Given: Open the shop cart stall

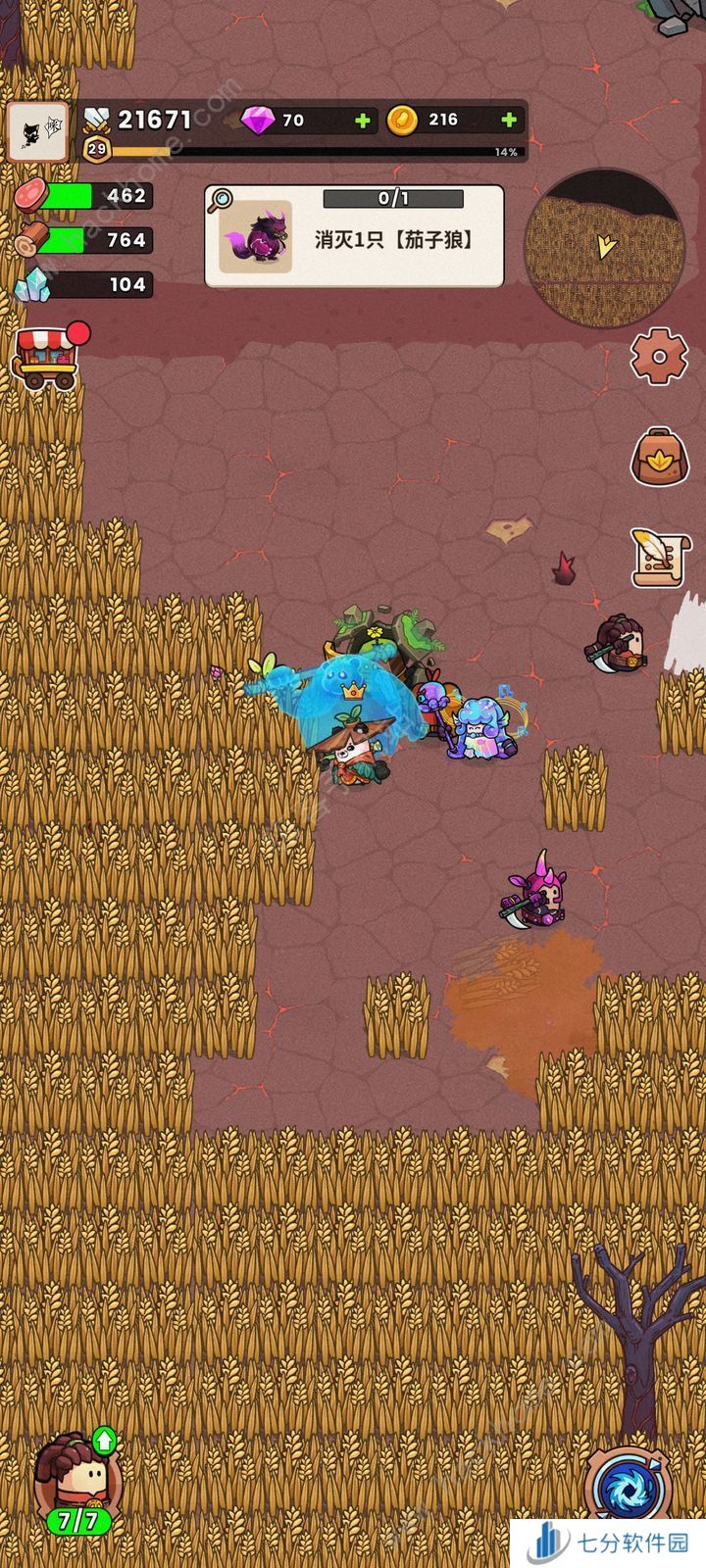Looking at the screenshot, I should click(47, 357).
